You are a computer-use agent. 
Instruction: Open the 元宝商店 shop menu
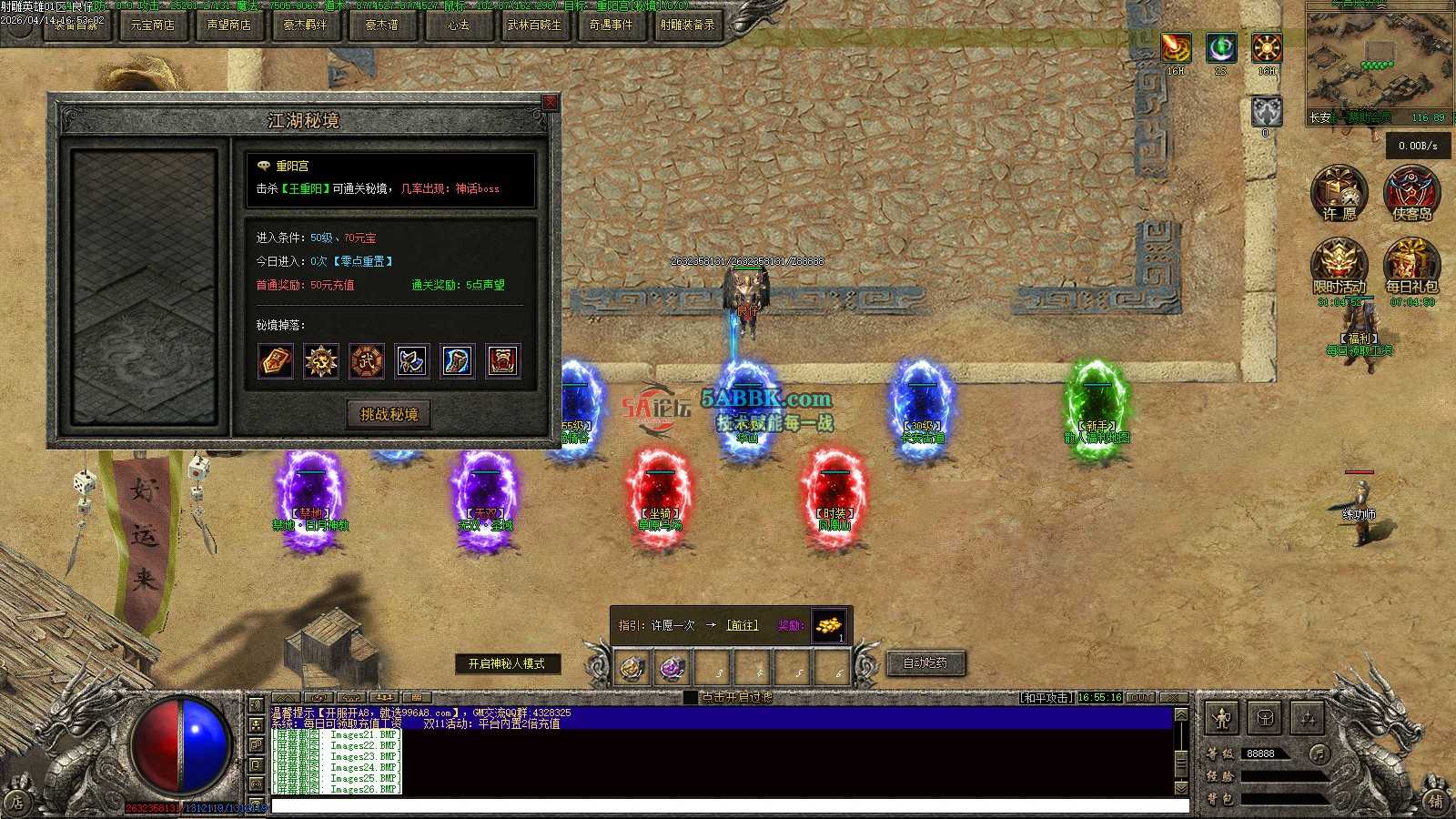152,25
